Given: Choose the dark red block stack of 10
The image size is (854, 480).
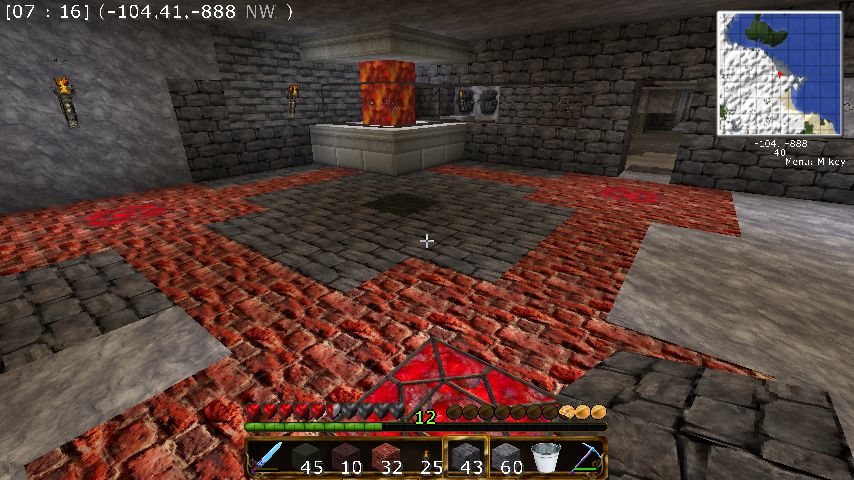Looking at the screenshot, I should click(x=346, y=457).
